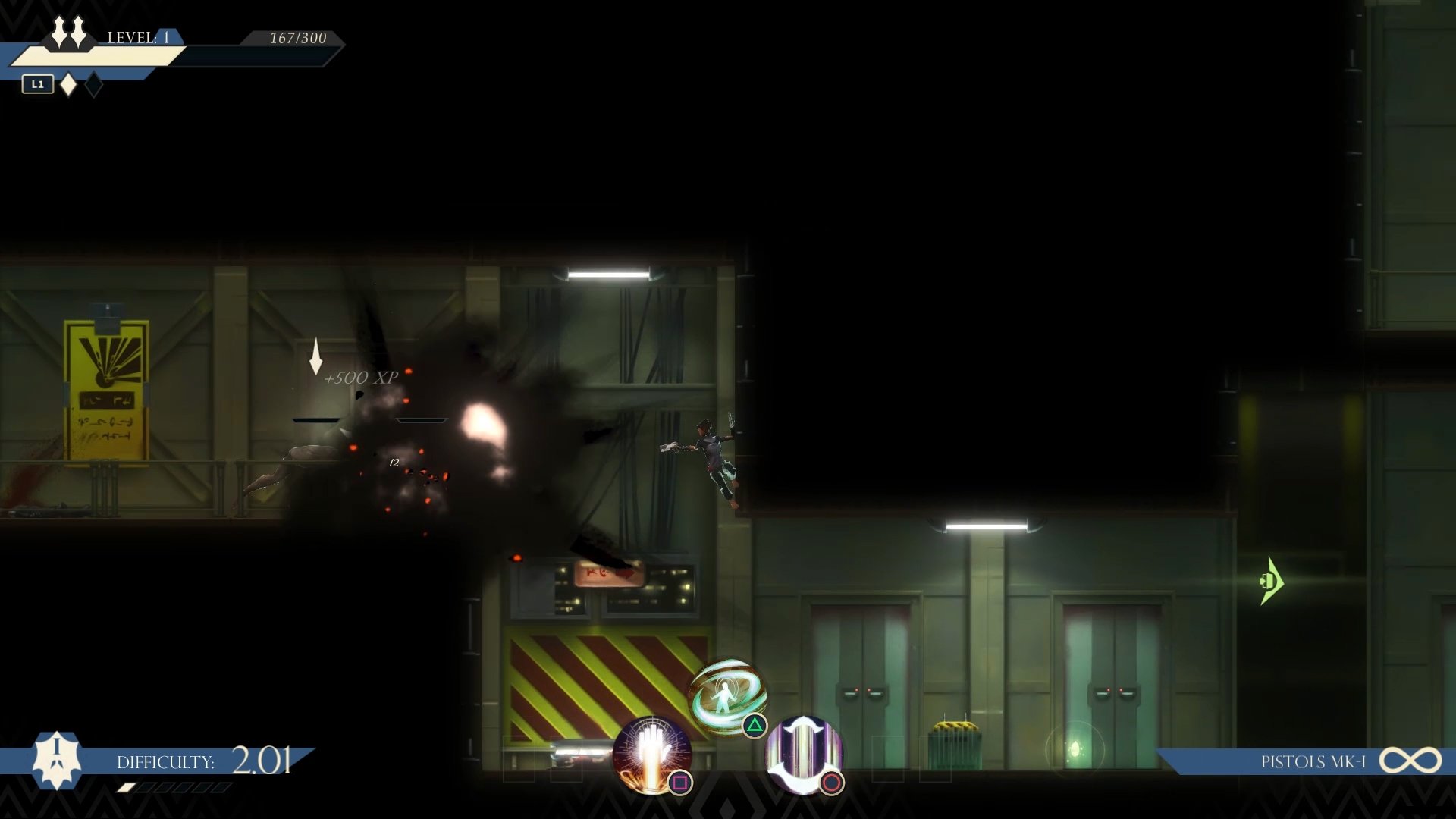Expand the Difficulty rating readout

coord(263,761)
